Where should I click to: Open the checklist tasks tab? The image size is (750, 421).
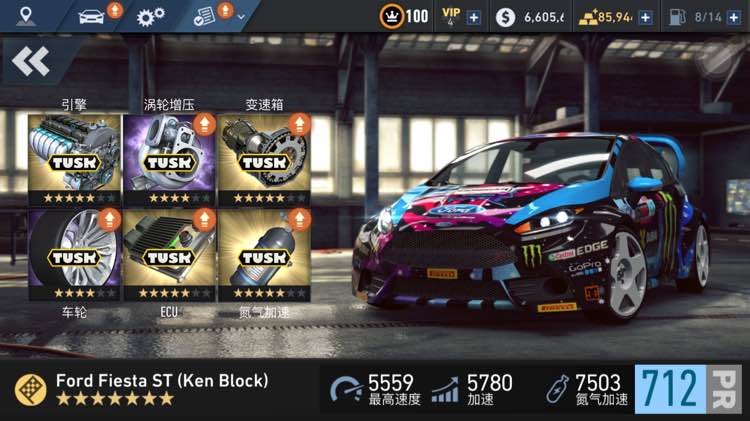point(204,16)
